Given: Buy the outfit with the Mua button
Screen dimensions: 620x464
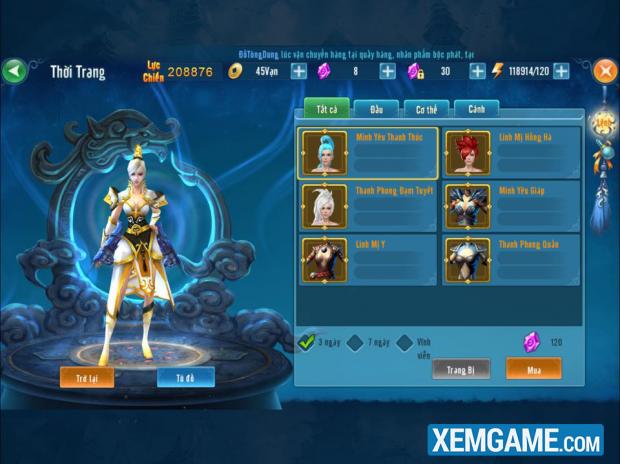Looking at the screenshot, I should [532, 369].
